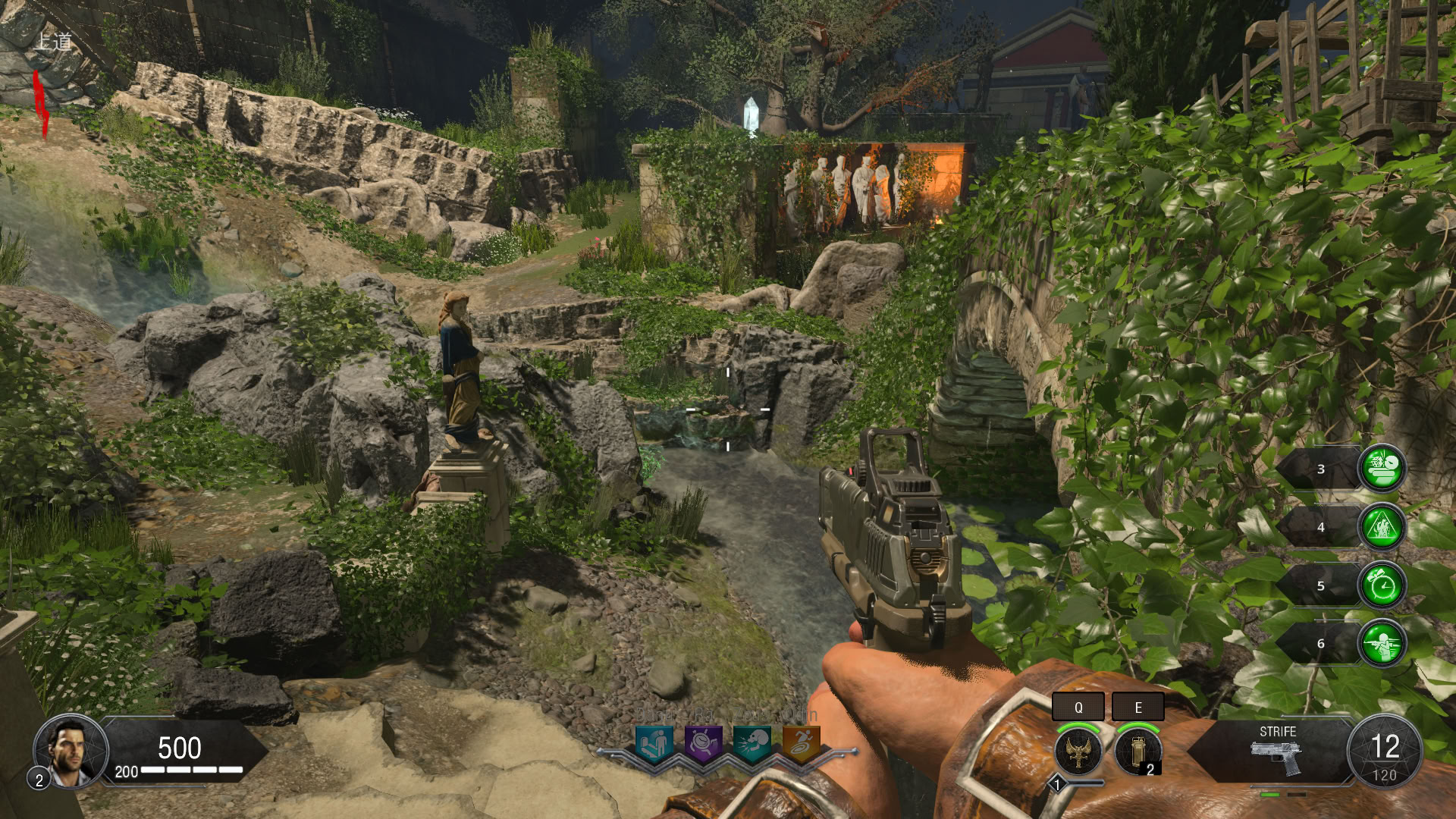Select the purple Ra perk icon
Viewport: 1456px width, 819px height.
(x=703, y=743)
